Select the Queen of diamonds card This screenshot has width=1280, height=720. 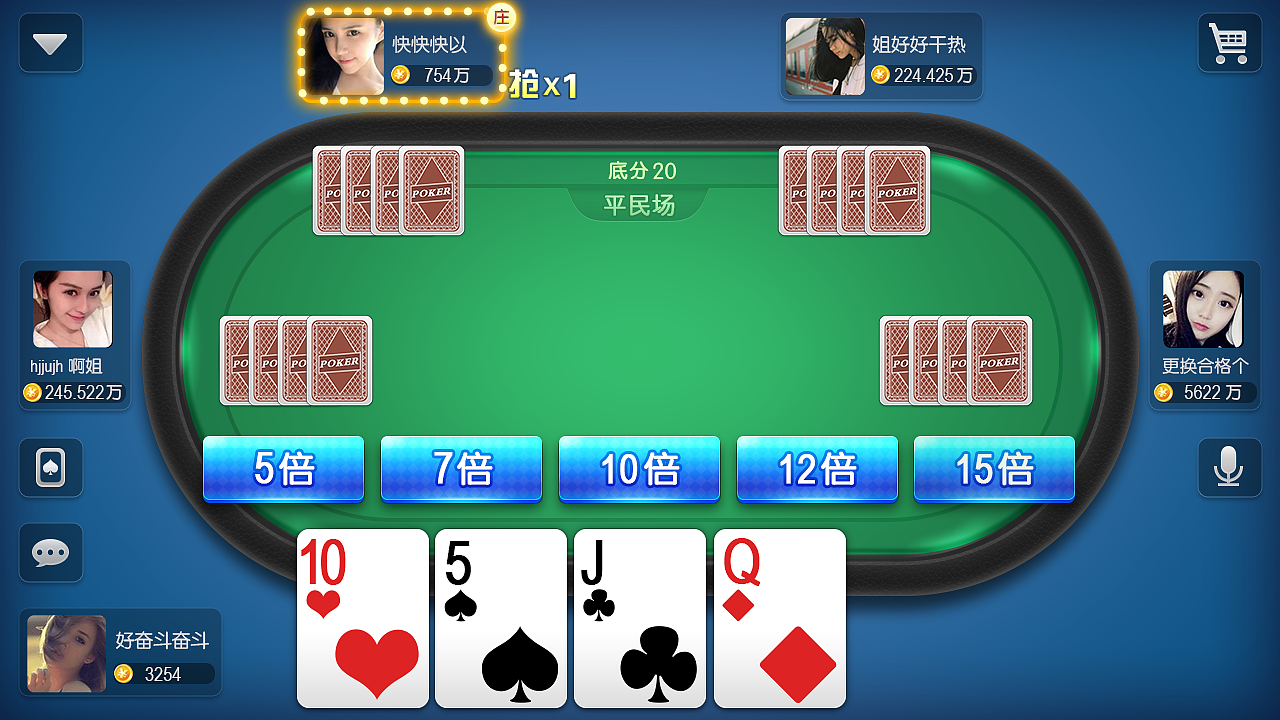[x=779, y=618]
